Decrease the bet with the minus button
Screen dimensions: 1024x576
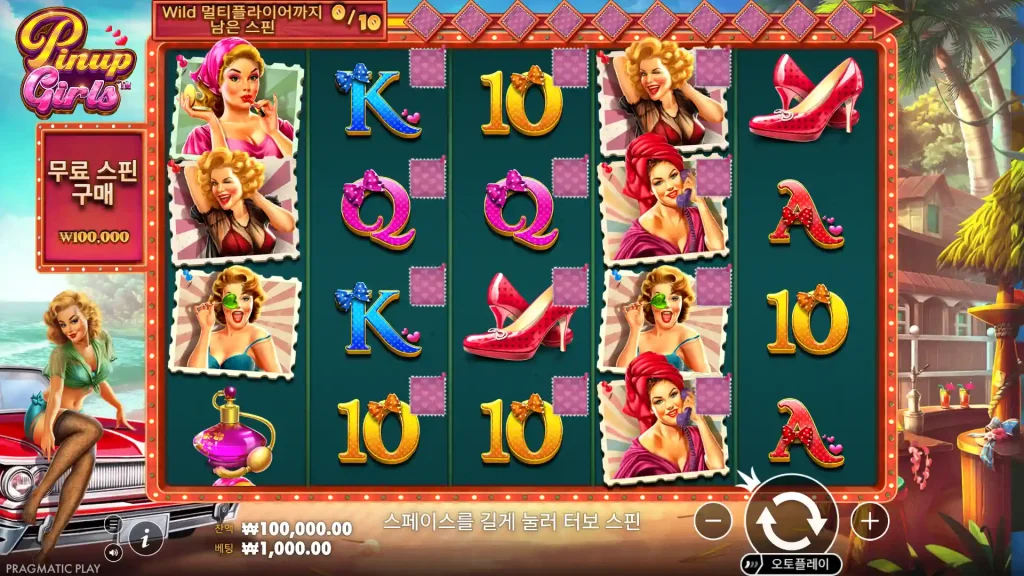point(713,520)
